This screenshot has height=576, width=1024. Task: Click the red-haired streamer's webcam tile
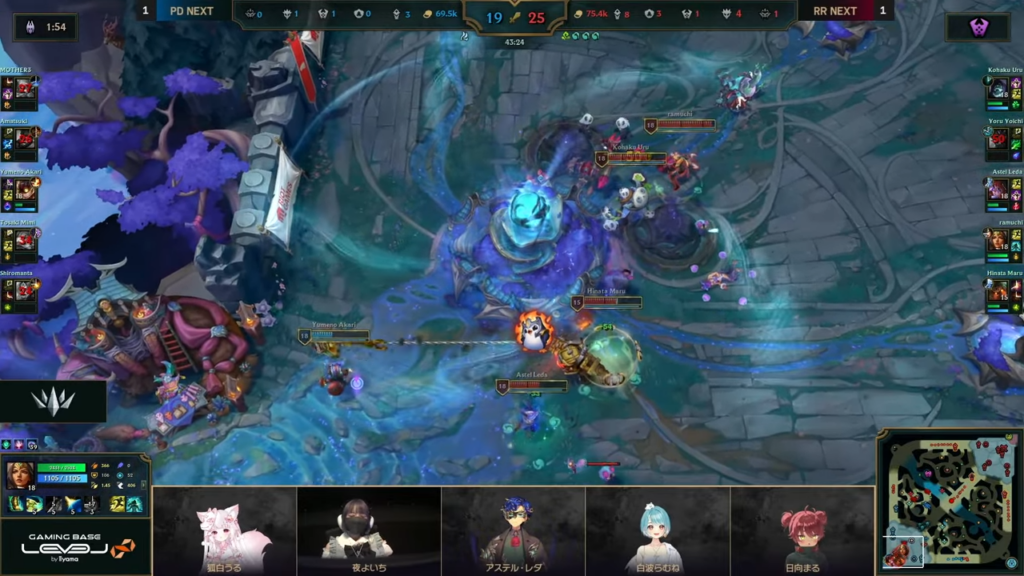pos(802,530)
